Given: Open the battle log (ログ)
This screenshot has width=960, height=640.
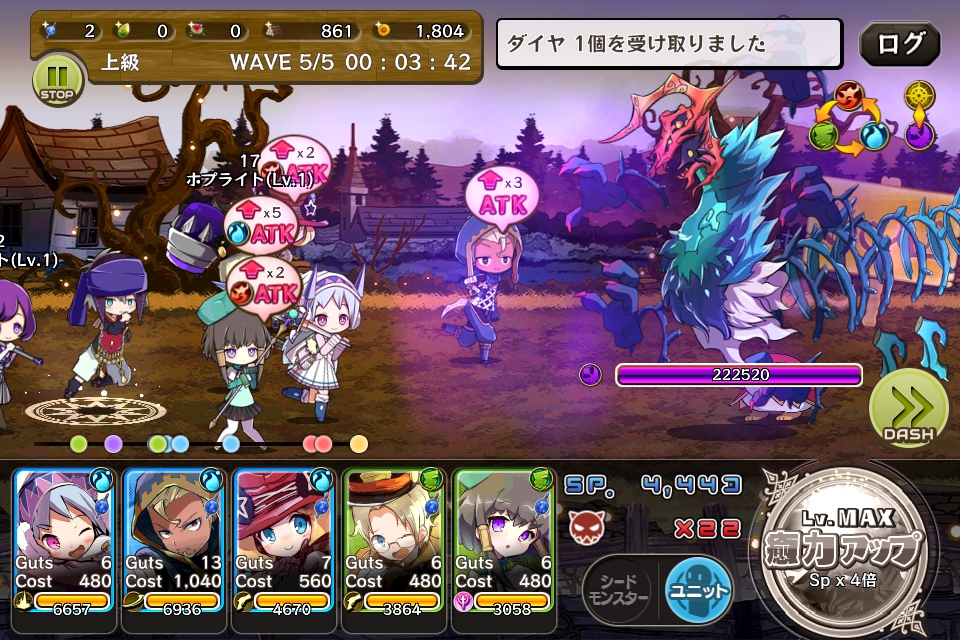Looking at the screenshot, I should click(900, 44).
